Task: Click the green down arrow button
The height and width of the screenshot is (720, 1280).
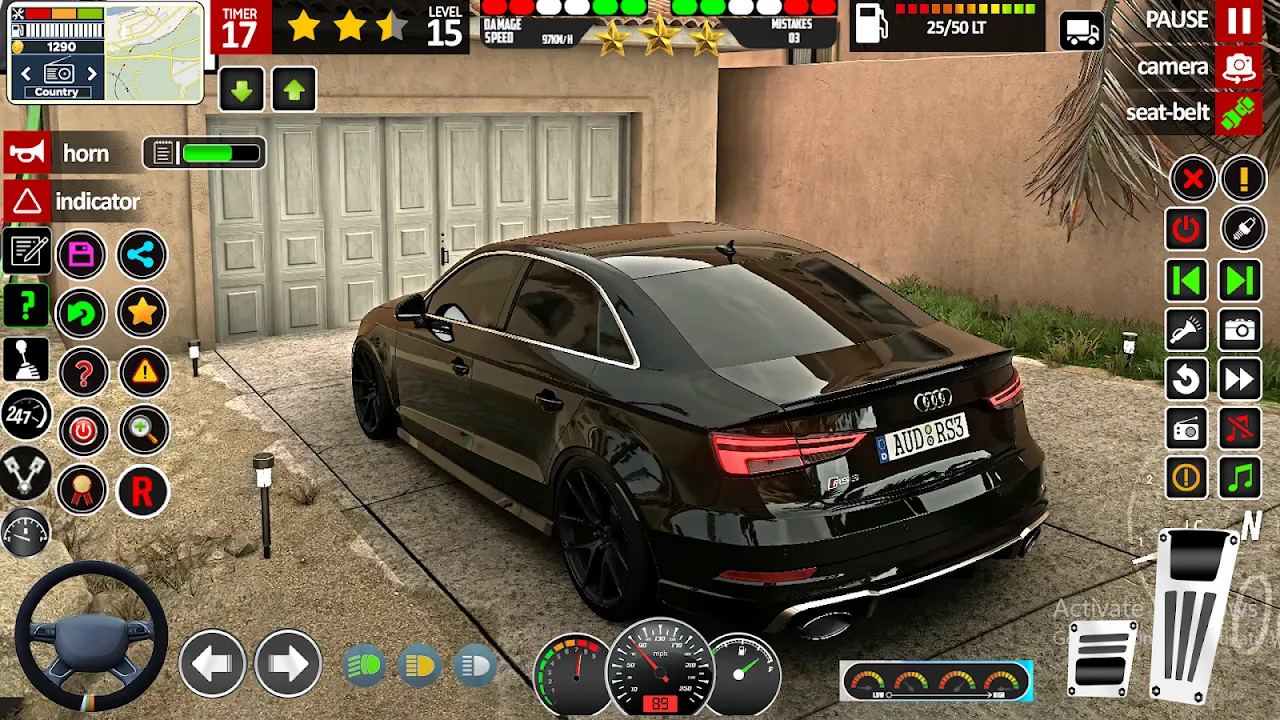Action: (241, 90)
